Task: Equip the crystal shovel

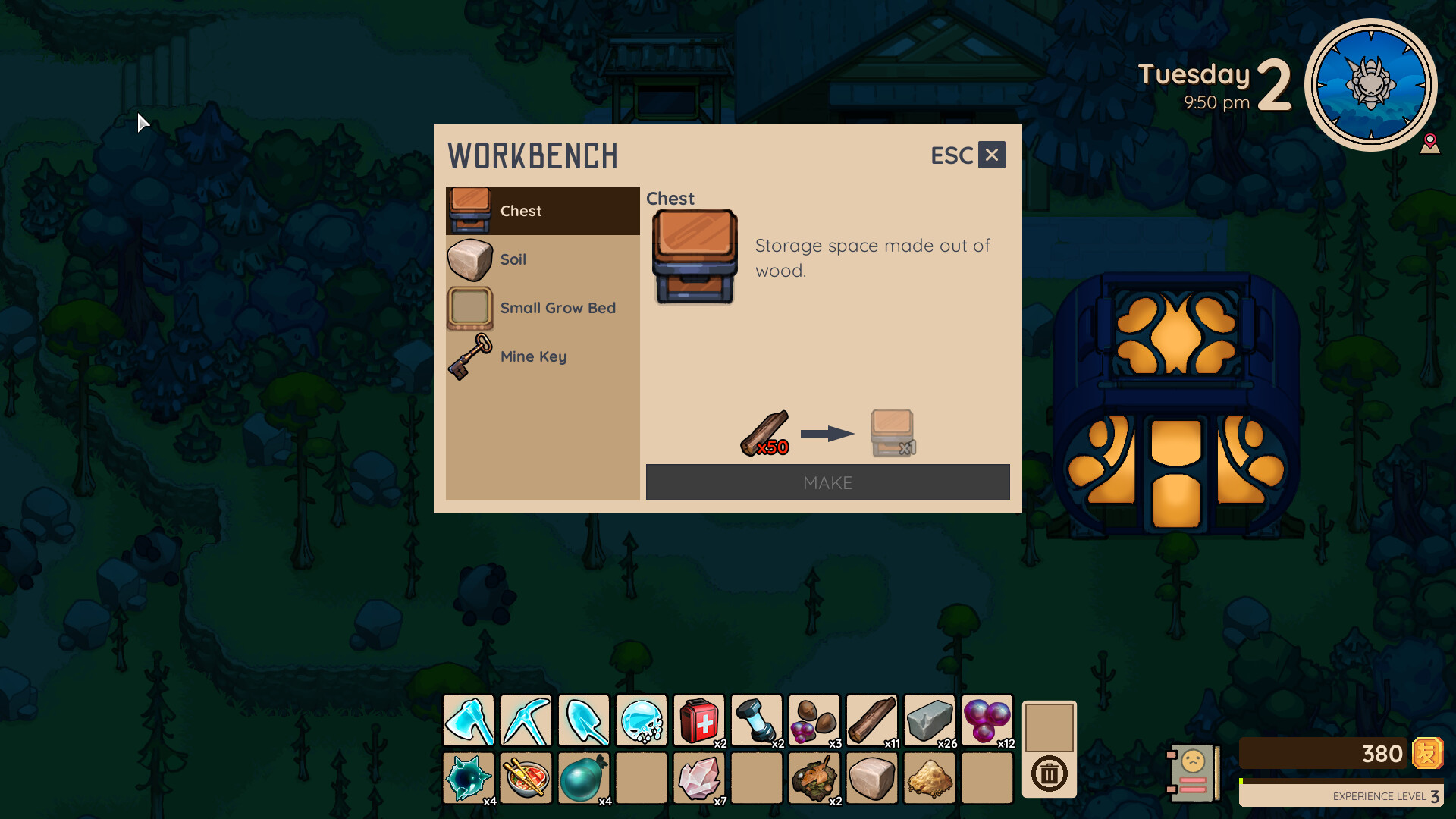Action: coord(583,720)
